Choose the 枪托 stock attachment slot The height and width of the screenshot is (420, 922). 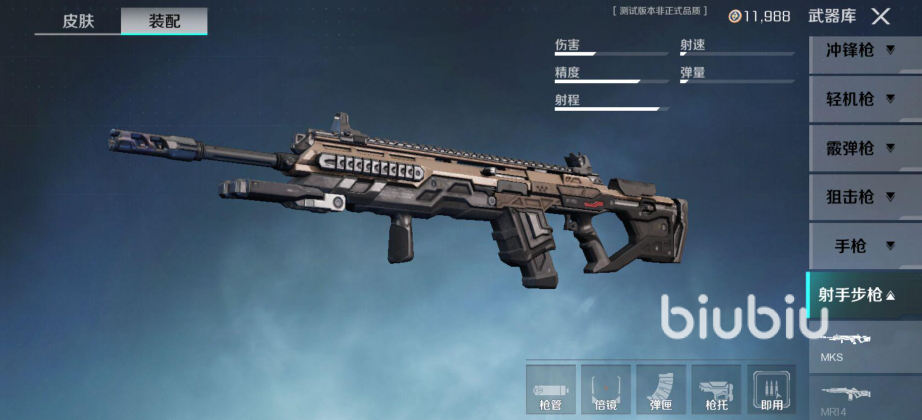(x=716, y=389)
